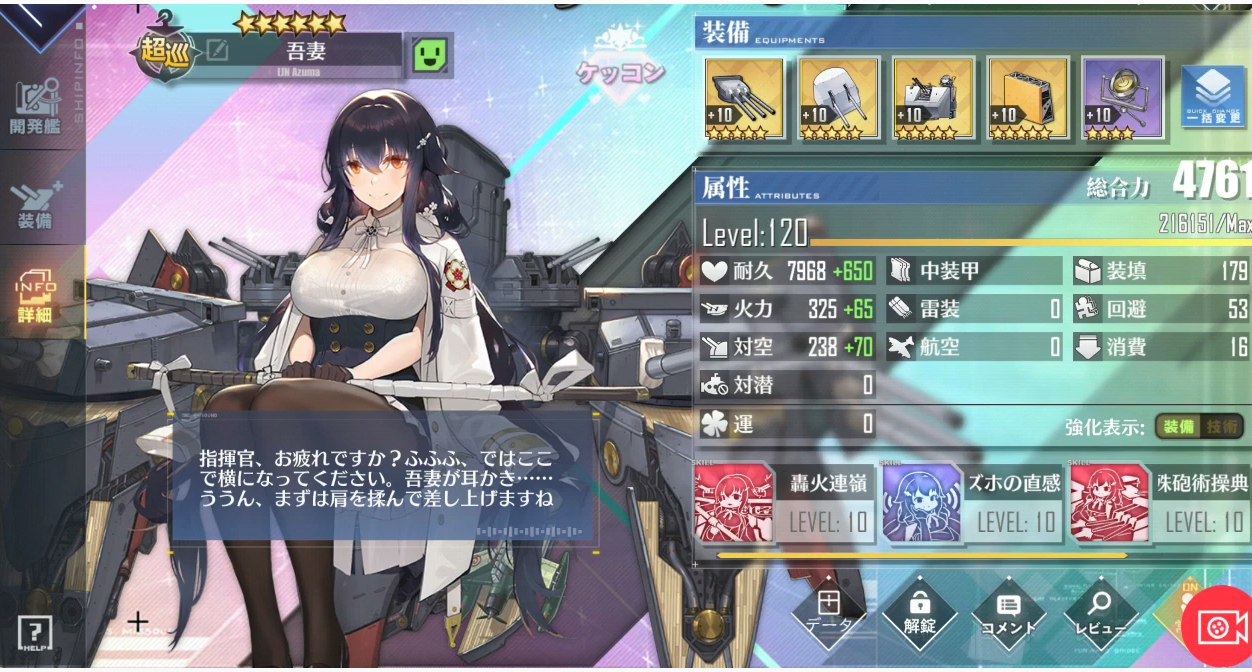Select the 詳細 INFO tab
Image resolution: width=1252 pixels, height=672 pixels.
37,295
